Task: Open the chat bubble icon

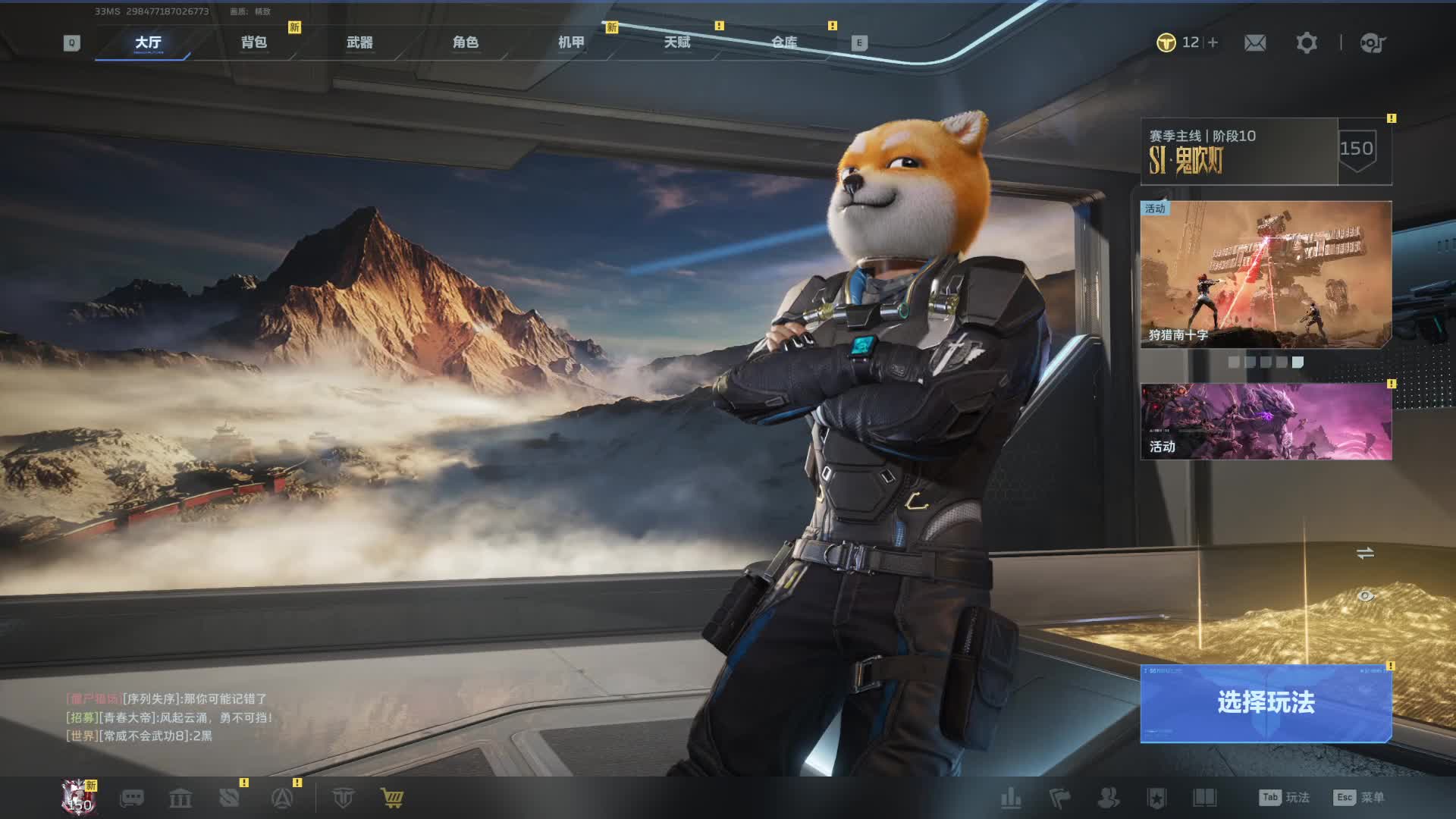Action: coord(132,798)
